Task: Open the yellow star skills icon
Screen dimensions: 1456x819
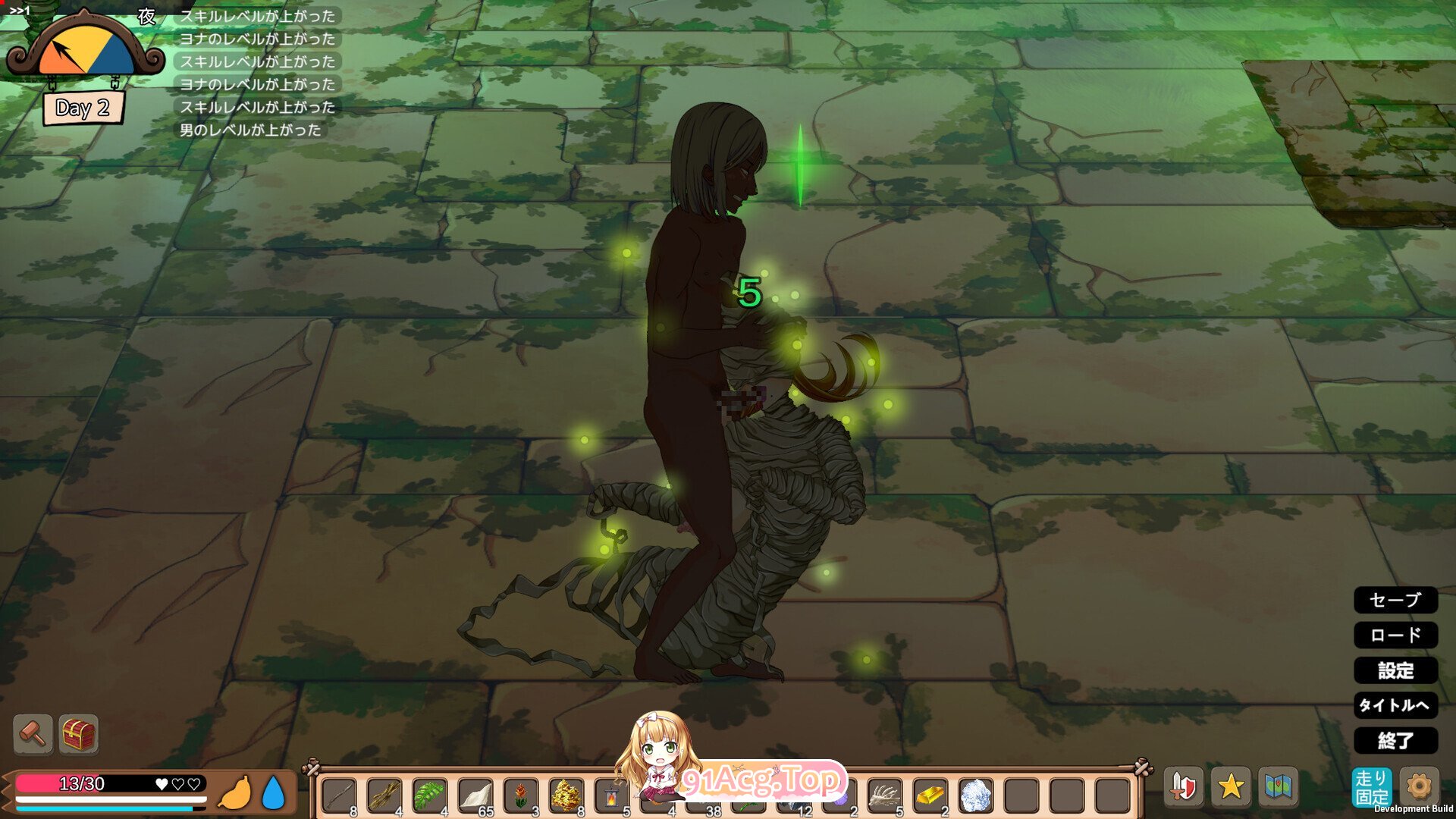Action: point(1232,787)
